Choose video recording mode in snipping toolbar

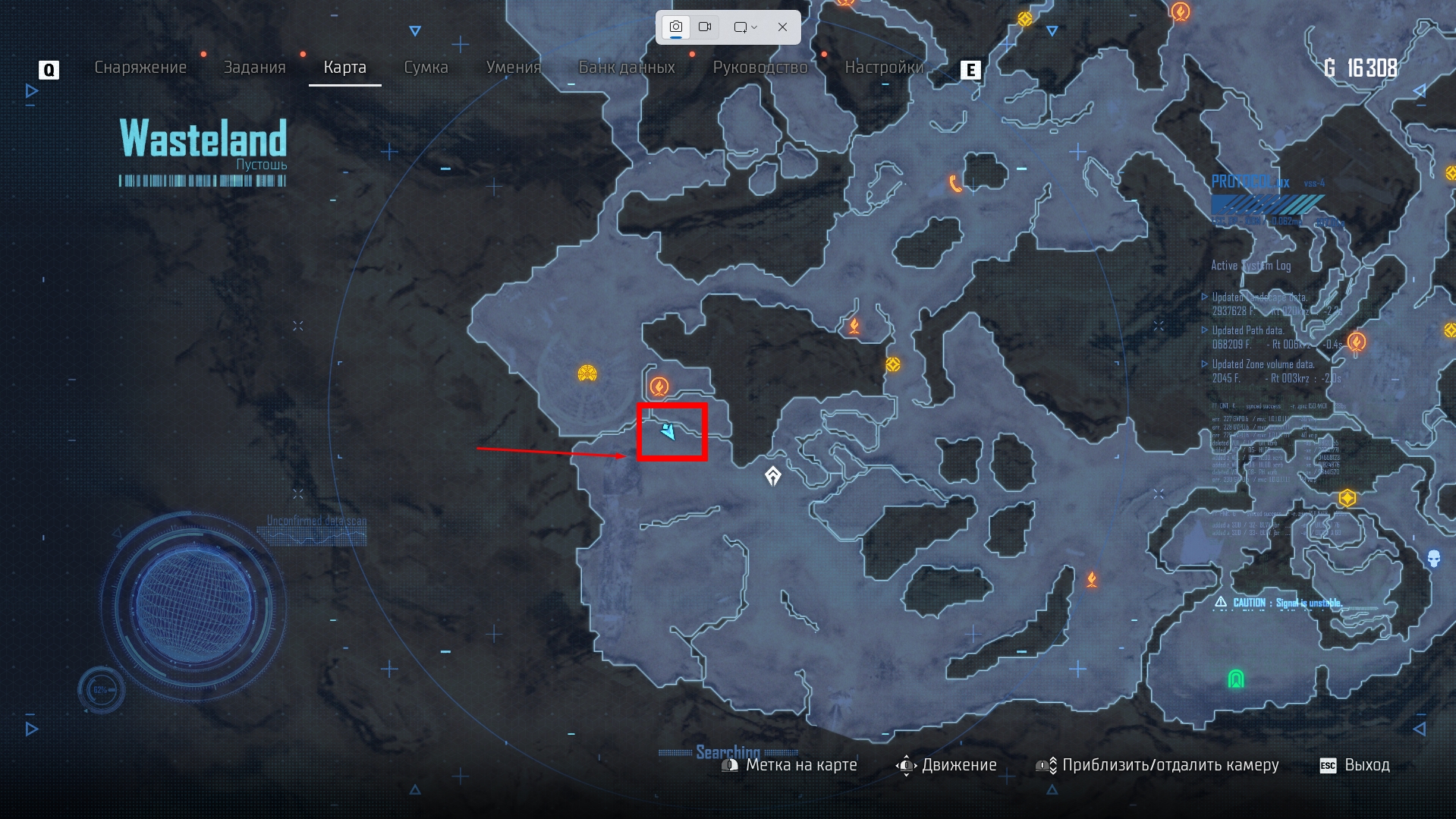705,27
